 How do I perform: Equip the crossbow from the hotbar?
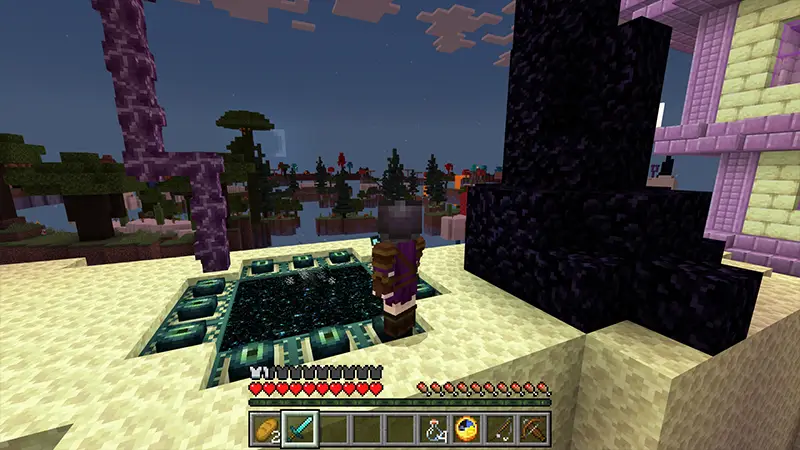click(x=533, y=428)
